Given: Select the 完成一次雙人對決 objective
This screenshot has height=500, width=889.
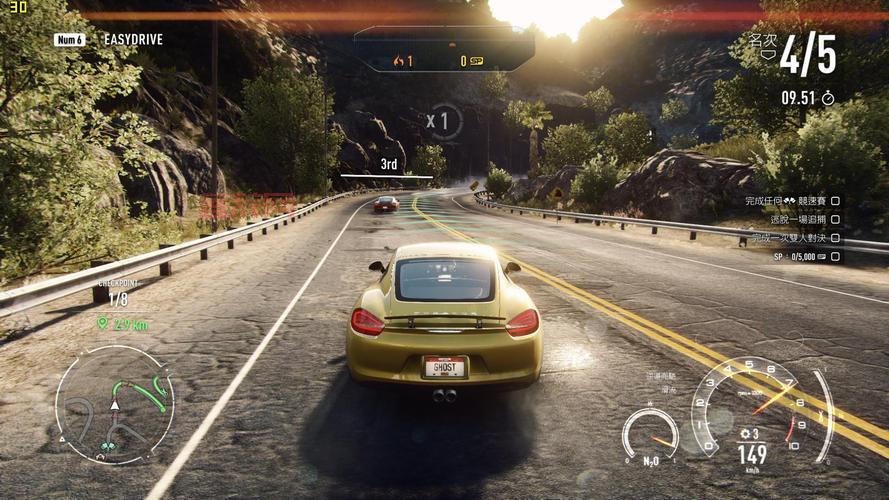Looking at the screenshot, I should coord(786,238).
